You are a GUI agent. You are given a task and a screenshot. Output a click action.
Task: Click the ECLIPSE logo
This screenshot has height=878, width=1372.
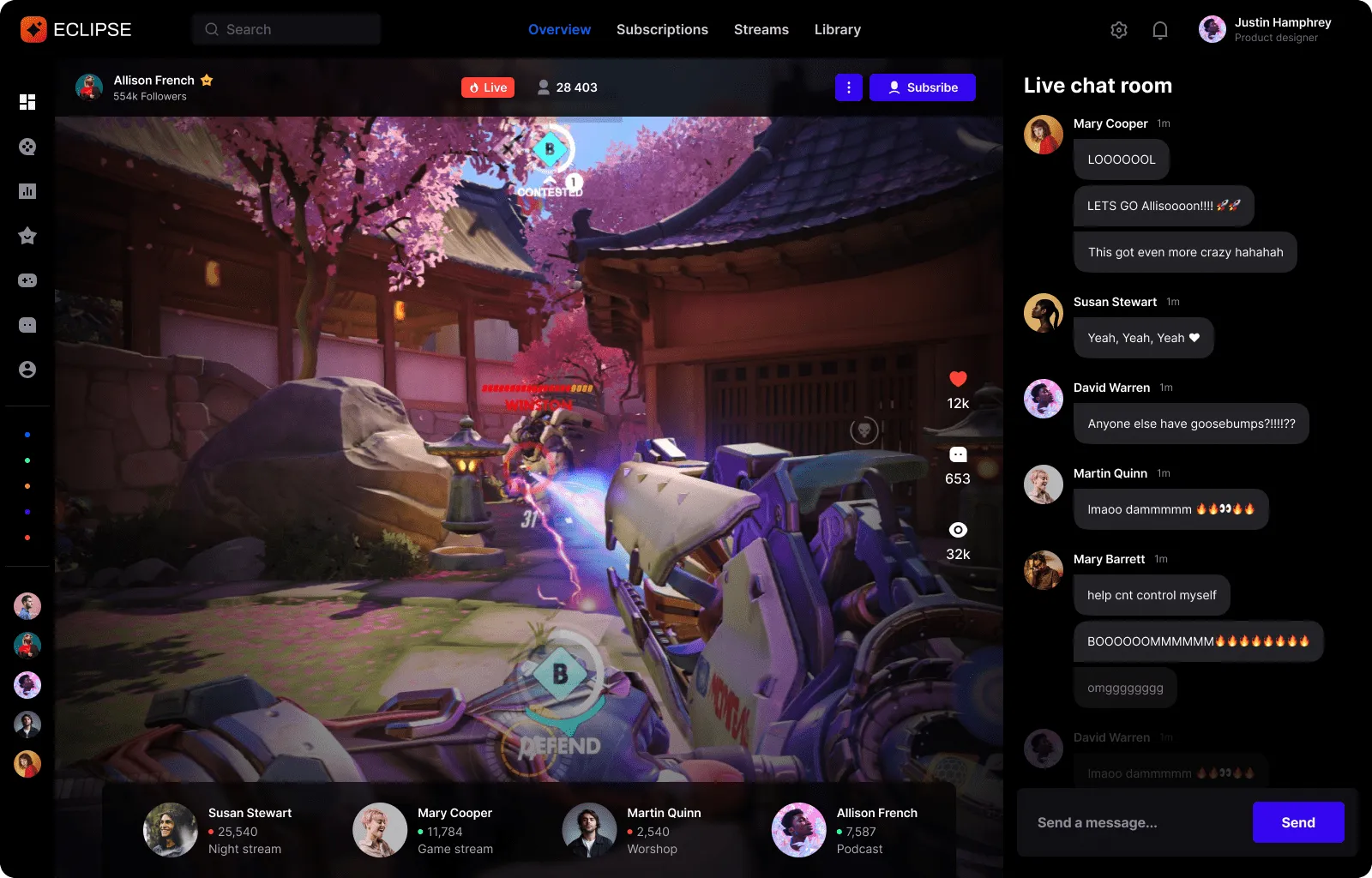click(75, 29)
